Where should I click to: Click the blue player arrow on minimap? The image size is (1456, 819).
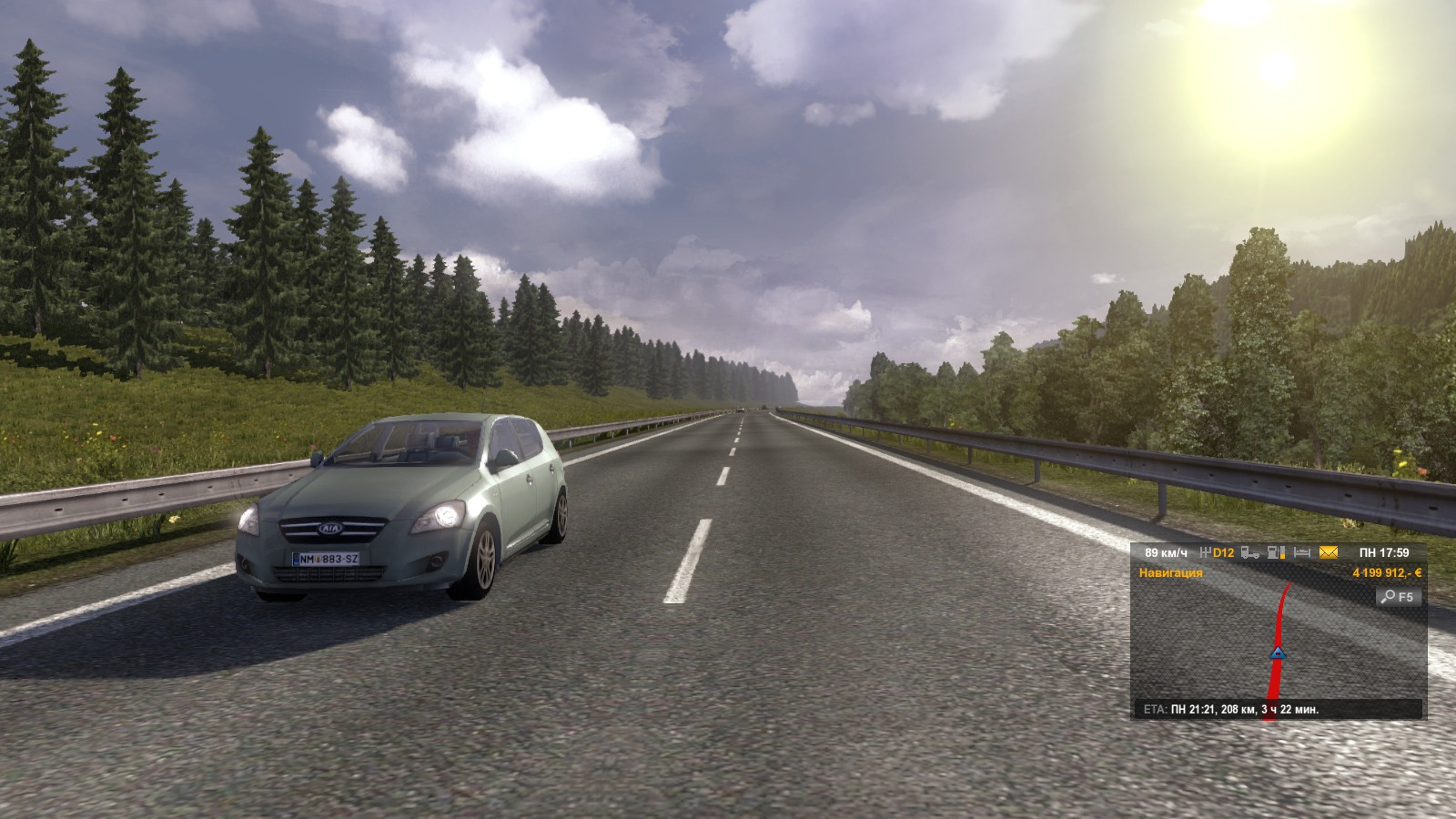pyautogui.click(x=1278, y=652)
